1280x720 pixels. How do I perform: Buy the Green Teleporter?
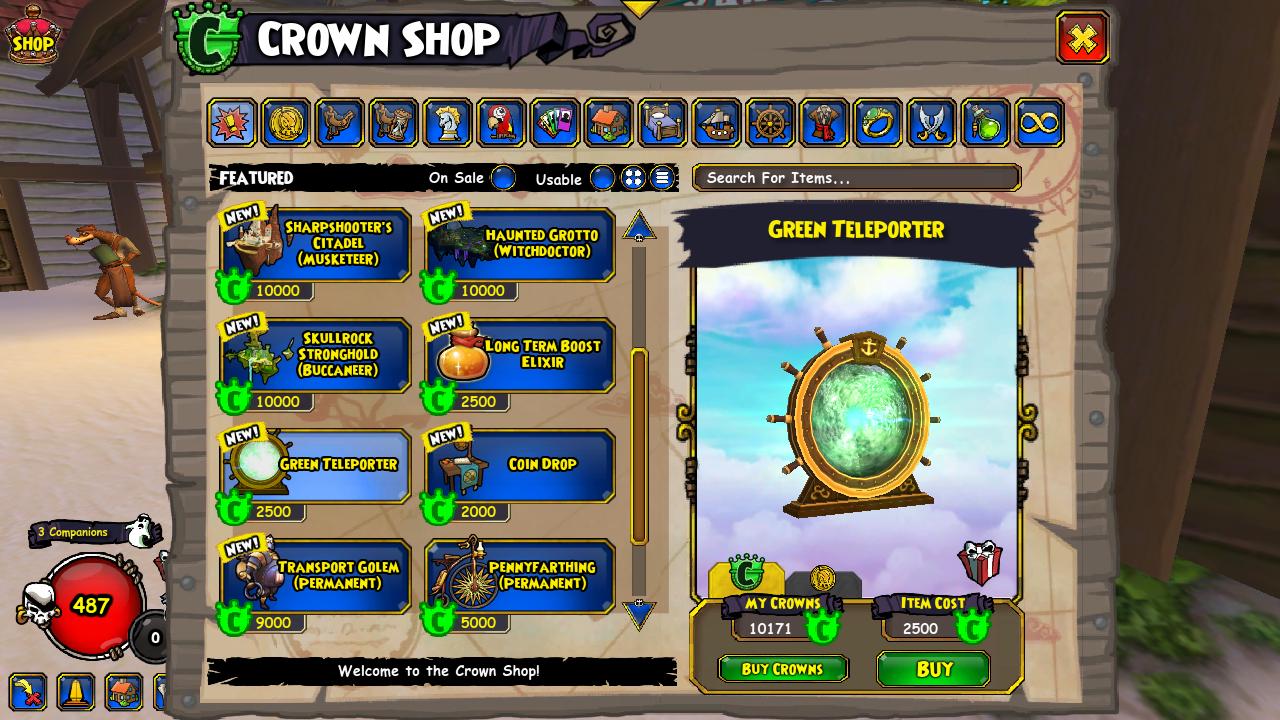(933, 669)
